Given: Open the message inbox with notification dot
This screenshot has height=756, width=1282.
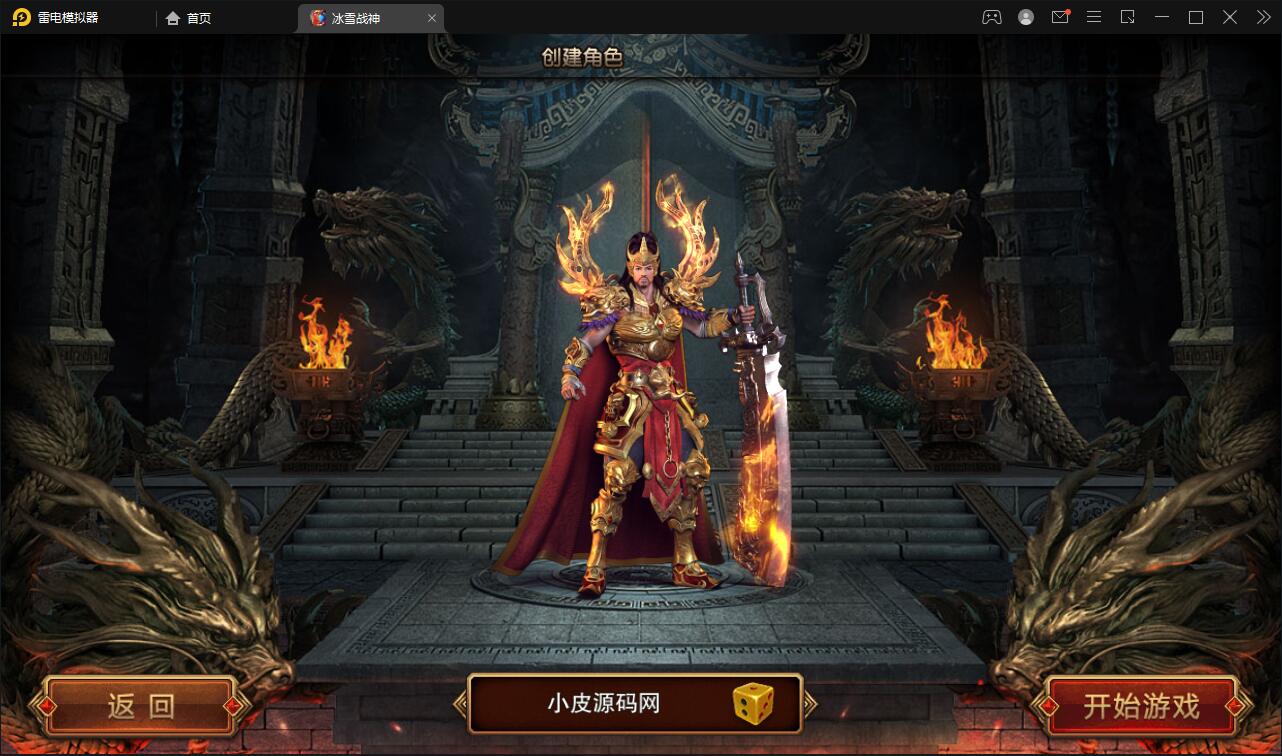Looking at the screenshot, I should pyautogui.click(x=1060, y=17).
